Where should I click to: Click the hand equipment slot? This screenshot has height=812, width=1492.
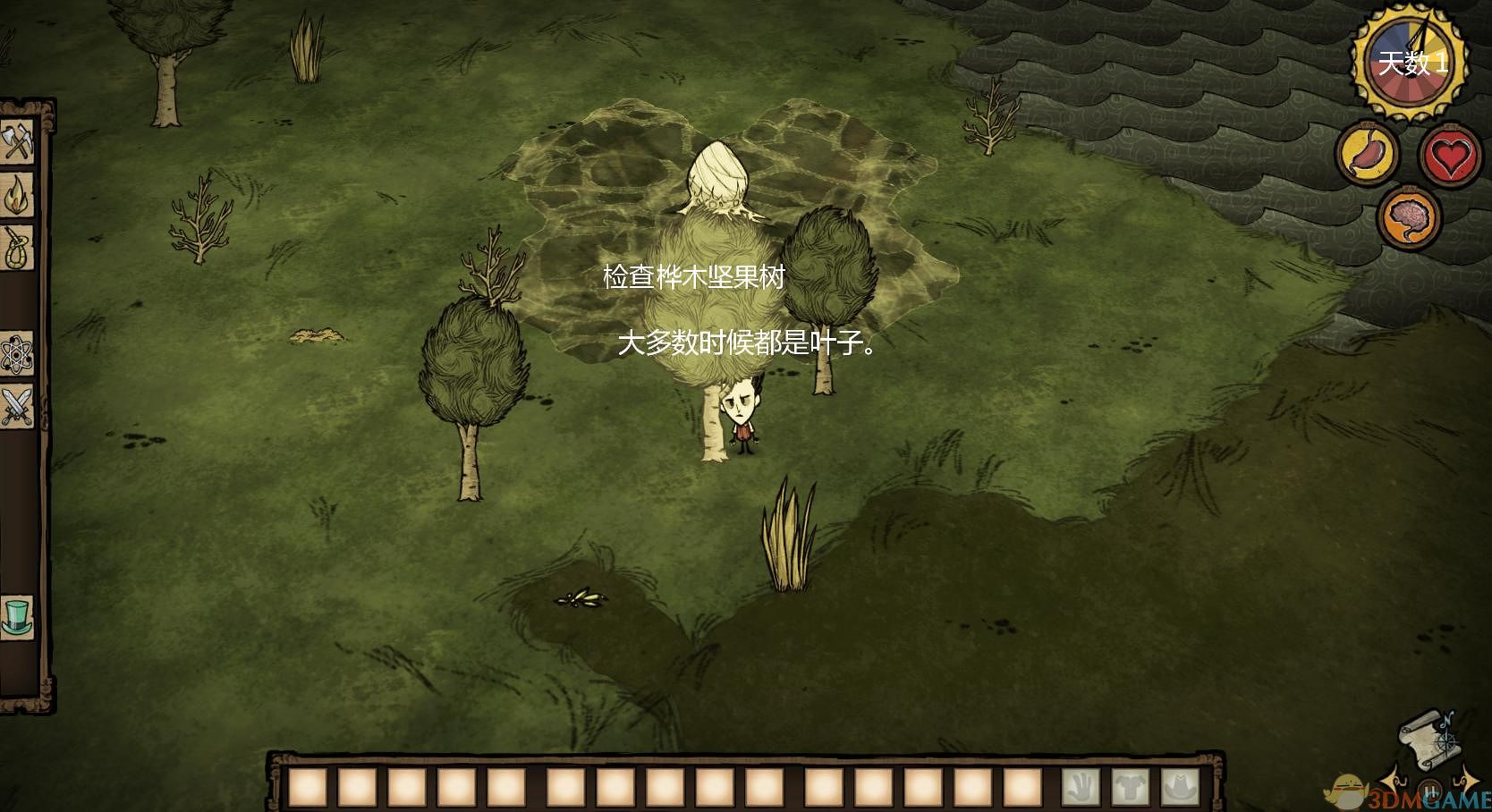[1081, 788]
